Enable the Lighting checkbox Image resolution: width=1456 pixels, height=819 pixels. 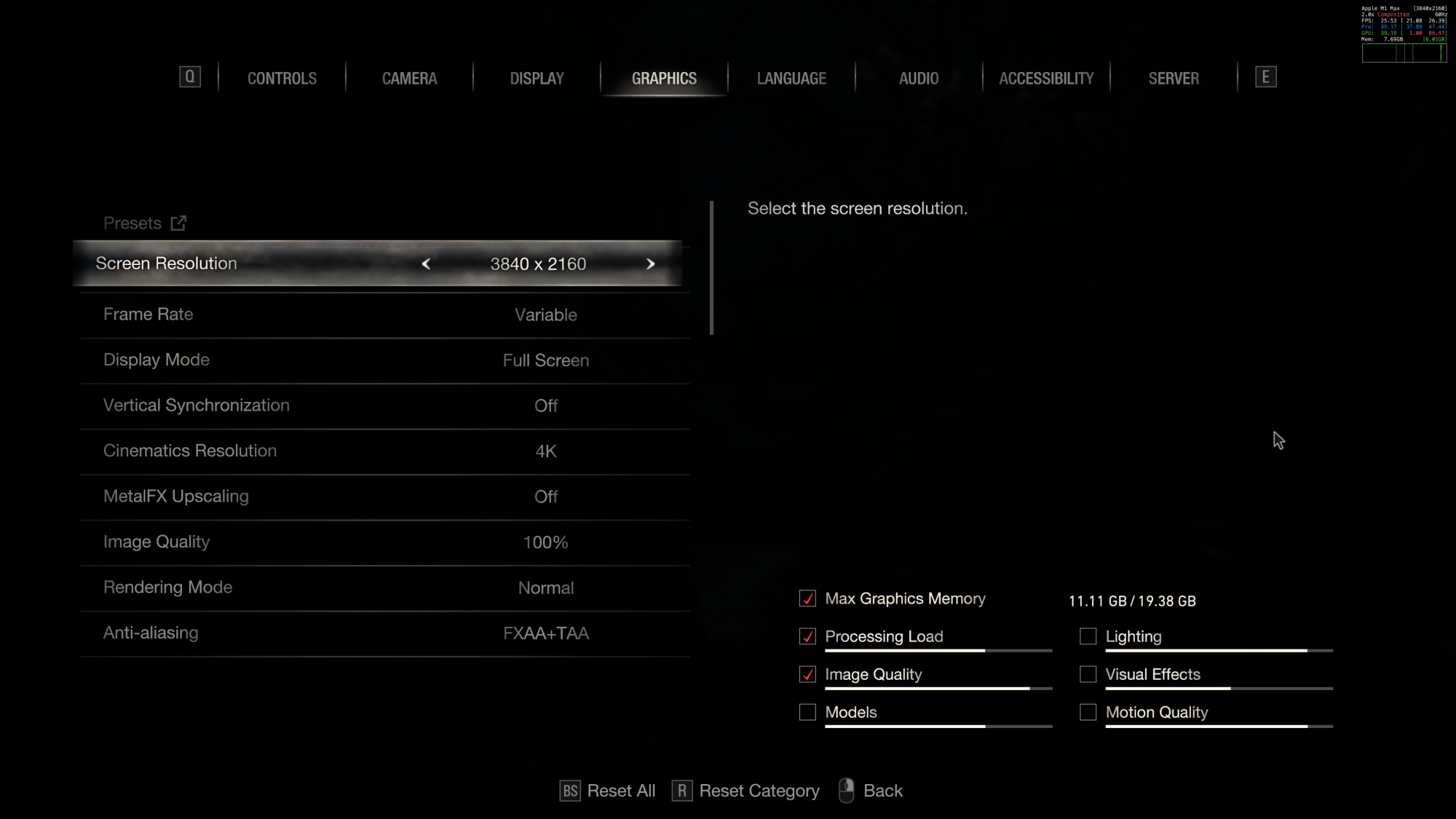[x=1088, y=636]
